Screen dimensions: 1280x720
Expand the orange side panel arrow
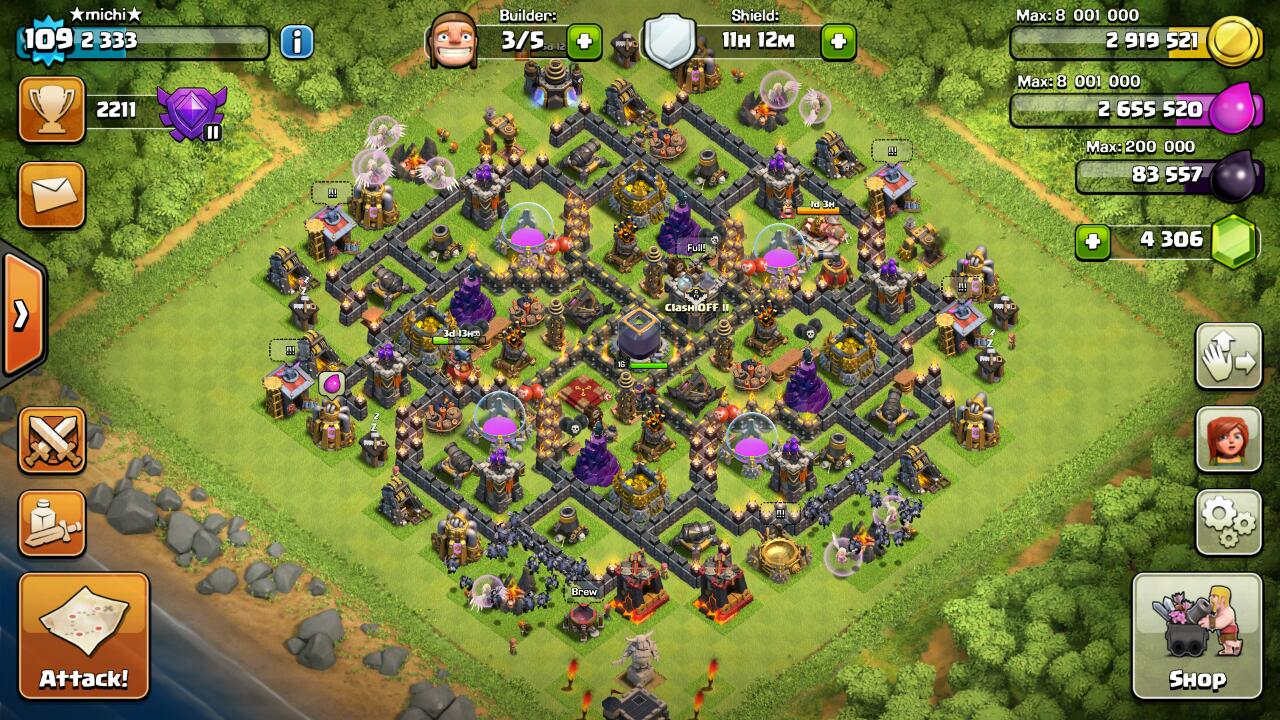(x=20, y=315)
